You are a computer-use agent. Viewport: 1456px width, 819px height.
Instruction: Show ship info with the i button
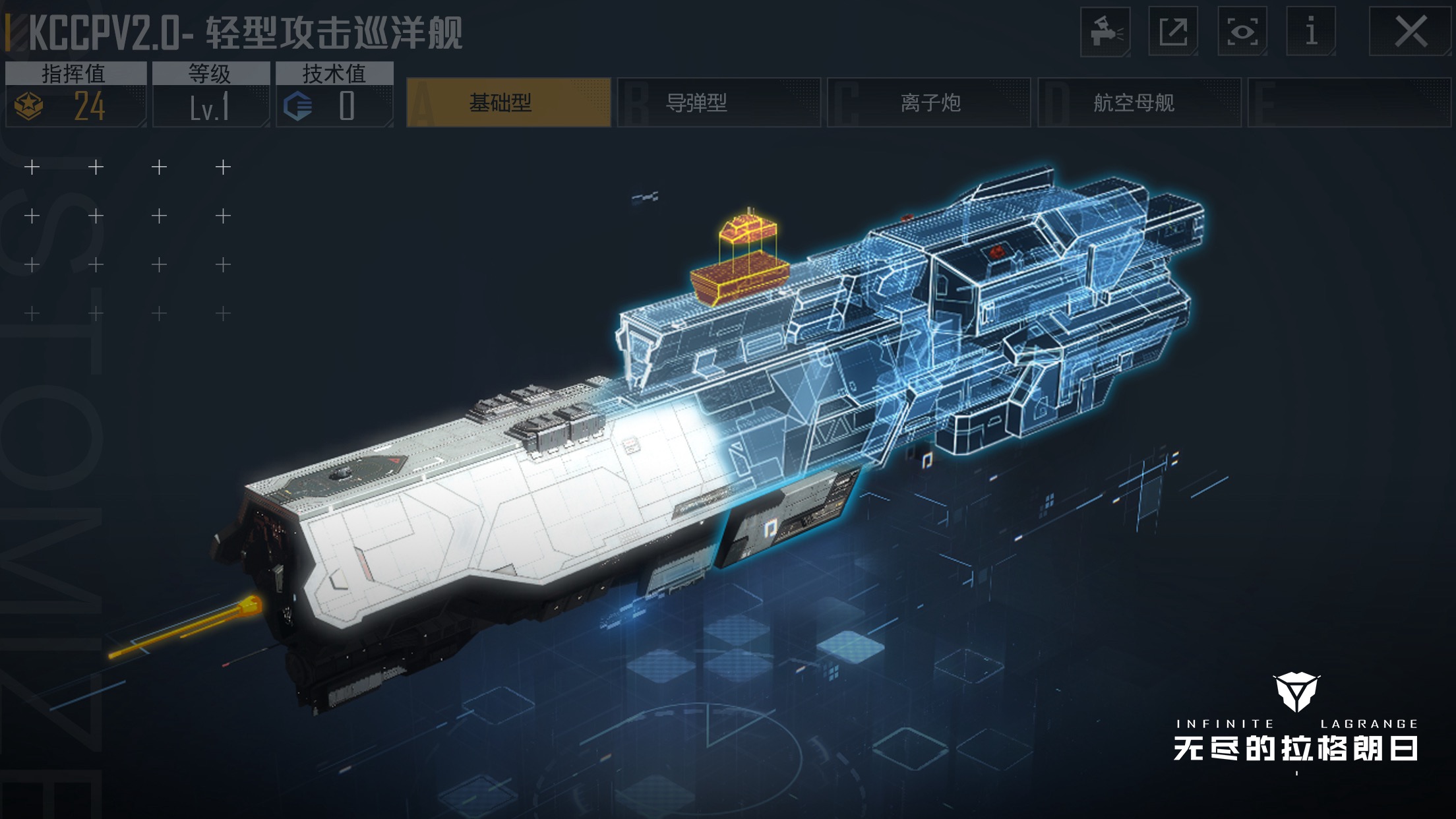[x=1311, y=32]
